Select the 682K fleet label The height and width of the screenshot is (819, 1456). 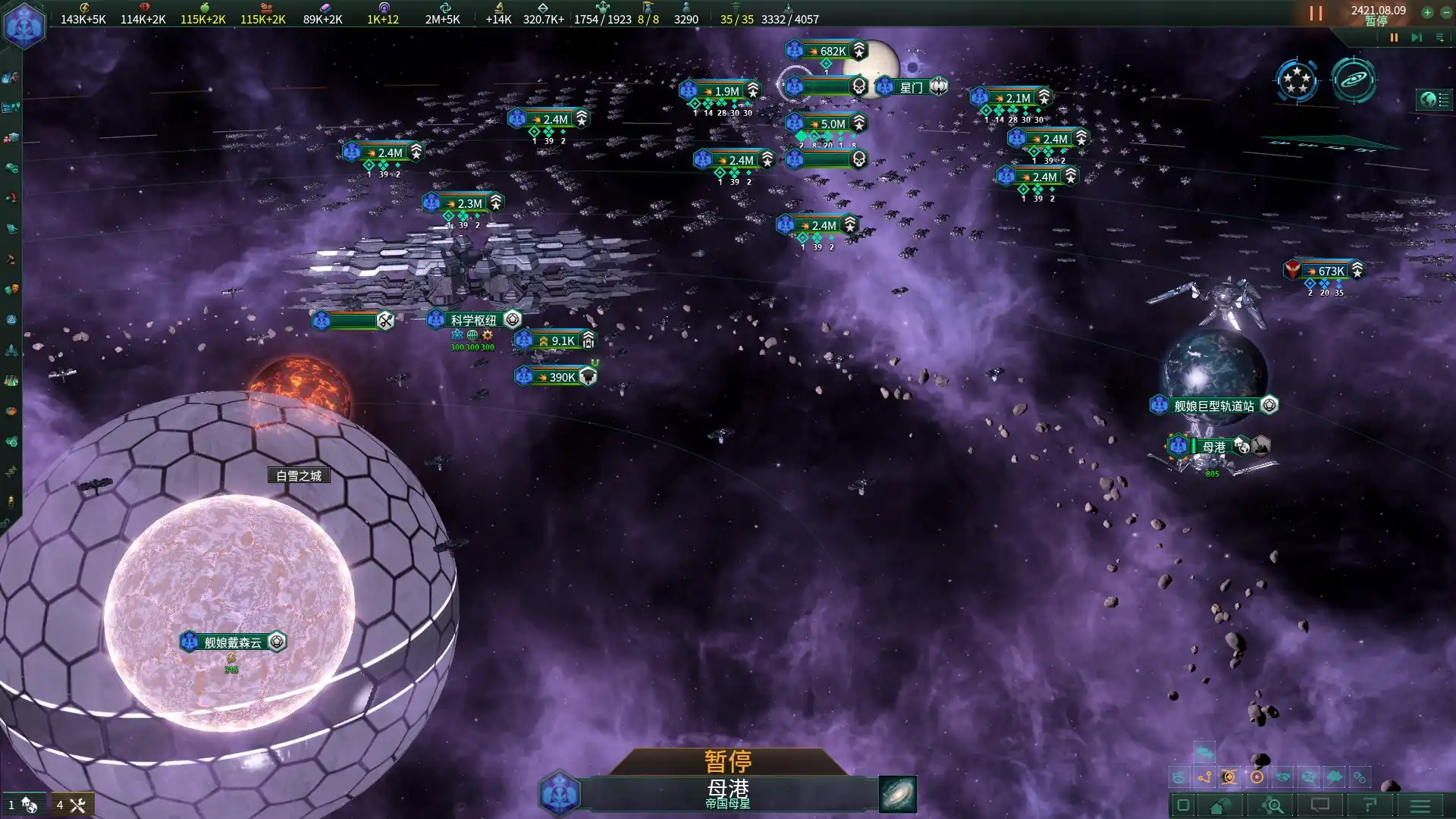point(833,51)
